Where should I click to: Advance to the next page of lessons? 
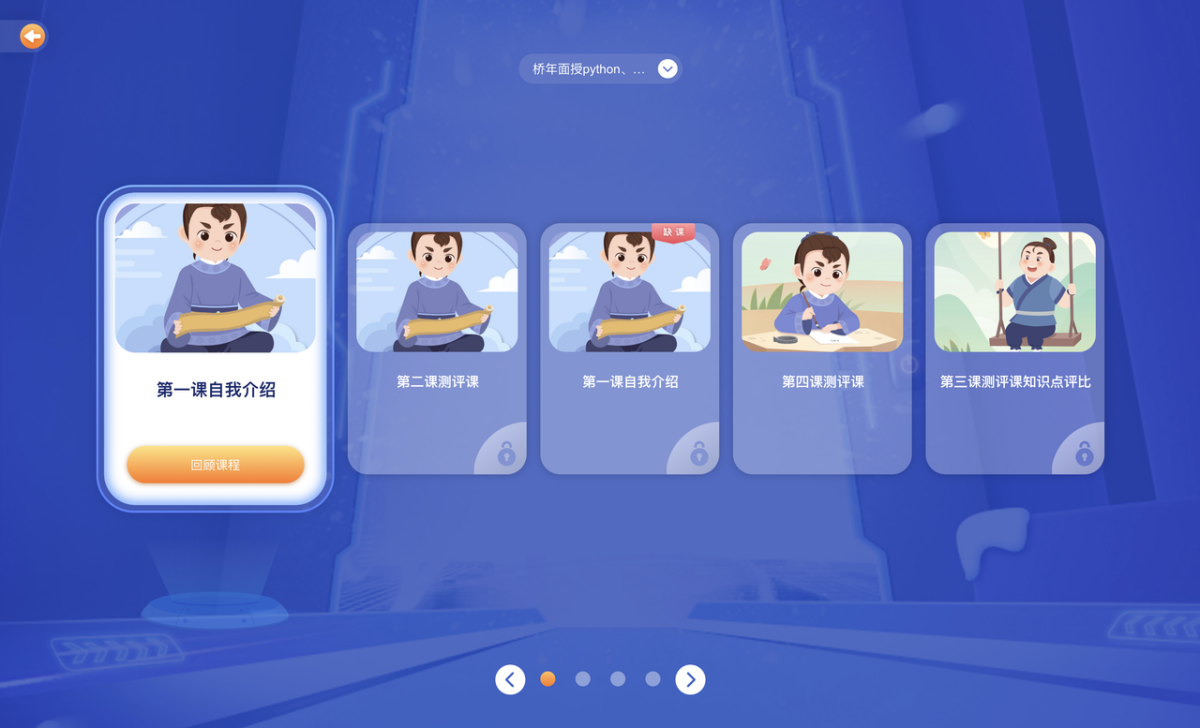click(x=690, y=680)
